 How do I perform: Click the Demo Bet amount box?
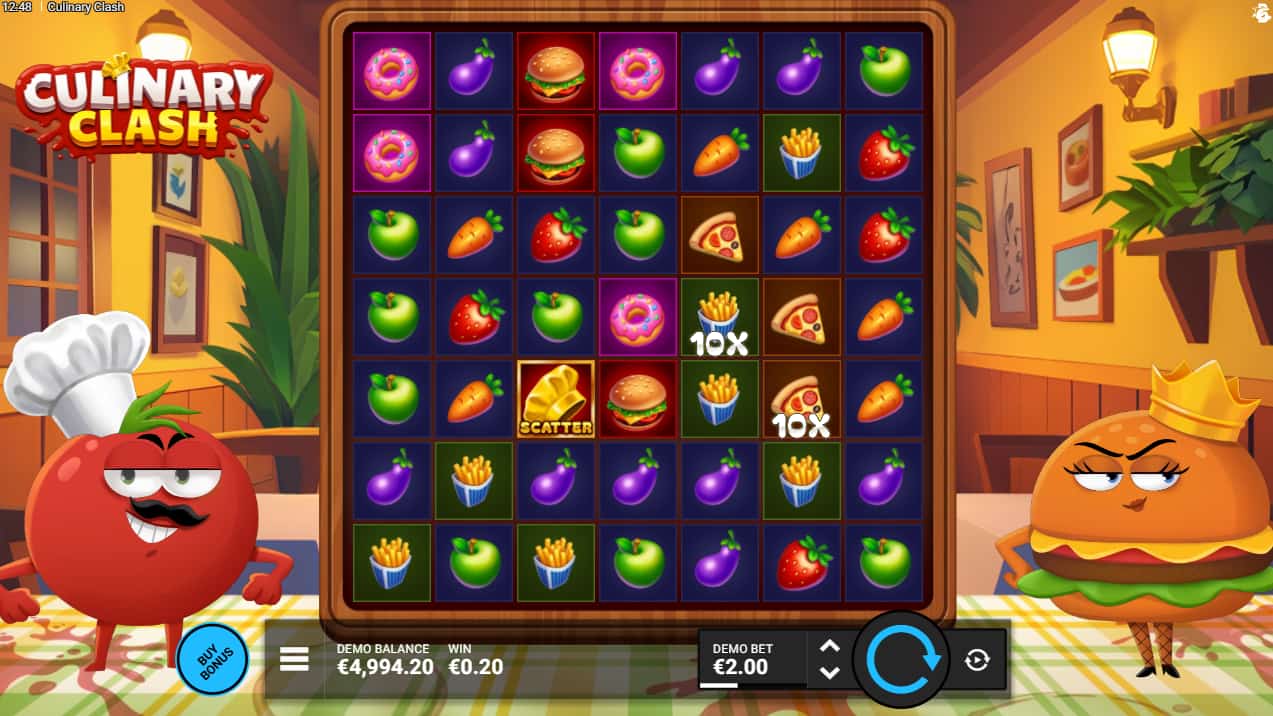pos(752,659)
